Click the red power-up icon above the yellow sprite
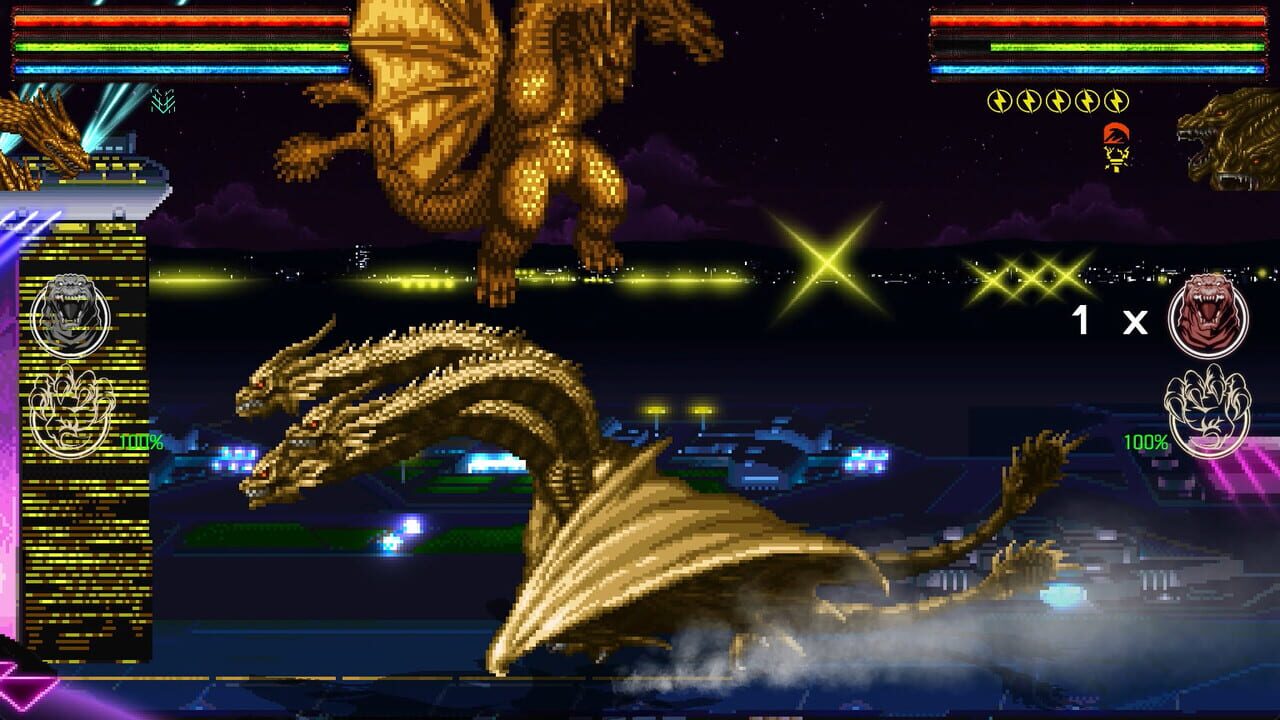 coord(1116,132)
